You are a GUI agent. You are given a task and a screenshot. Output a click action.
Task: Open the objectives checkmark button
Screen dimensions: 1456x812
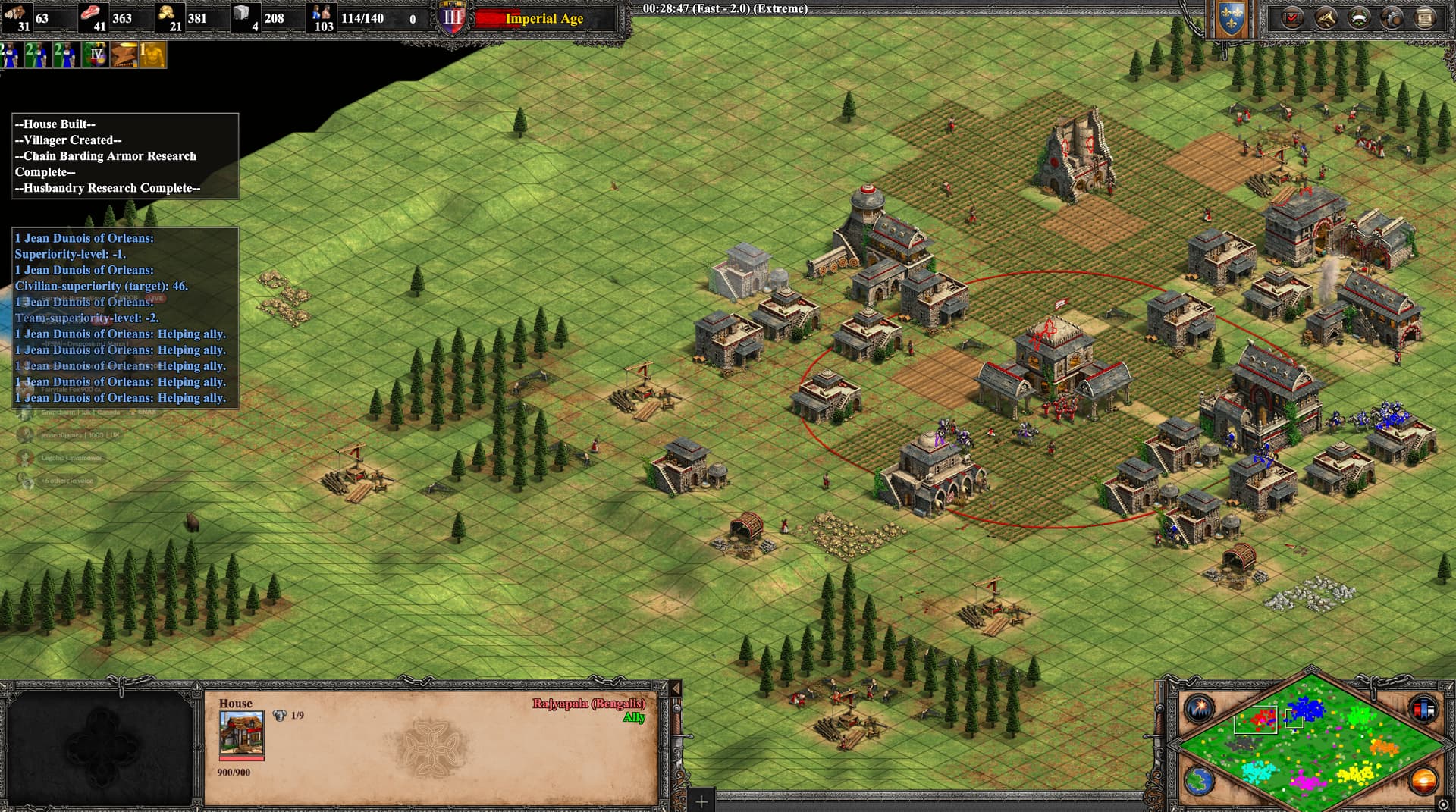pyautogui.click(x=1292, y=17)
